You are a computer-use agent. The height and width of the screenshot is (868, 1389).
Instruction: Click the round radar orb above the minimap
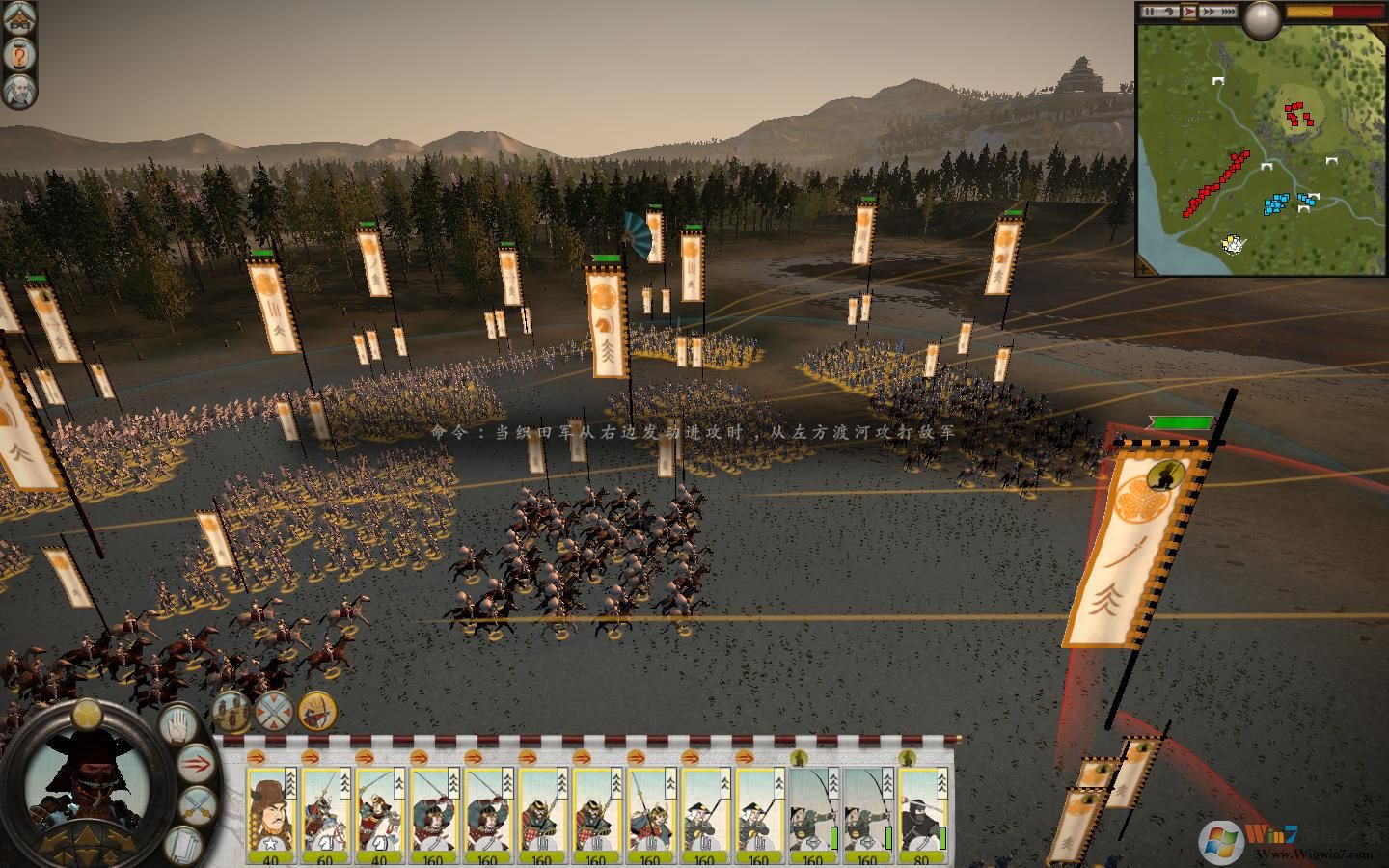(1262, 19)
